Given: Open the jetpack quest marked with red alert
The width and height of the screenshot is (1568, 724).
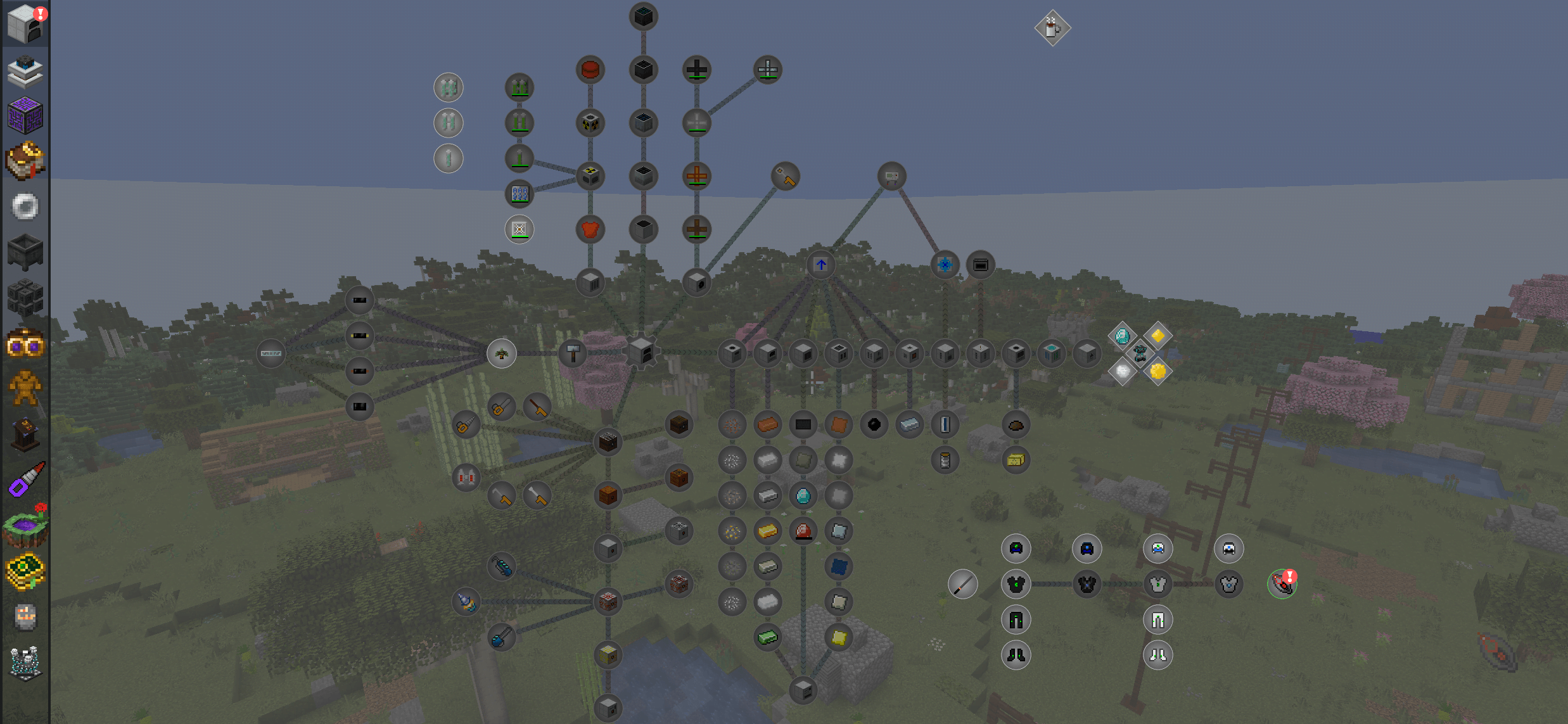Looking at the screenshot, I should 1282,583.
